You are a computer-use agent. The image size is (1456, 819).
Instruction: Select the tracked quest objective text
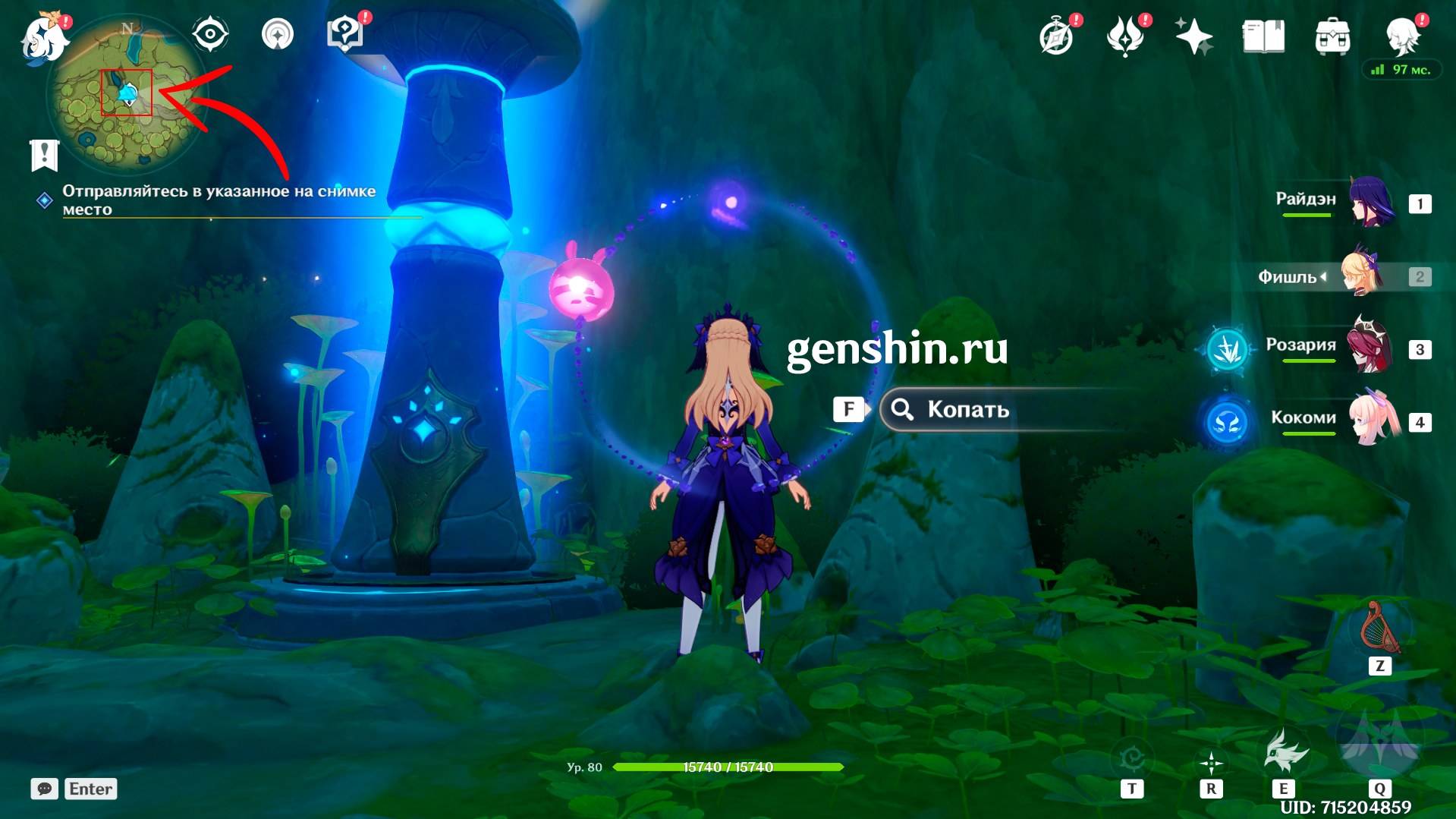click(x=219, y=200)
